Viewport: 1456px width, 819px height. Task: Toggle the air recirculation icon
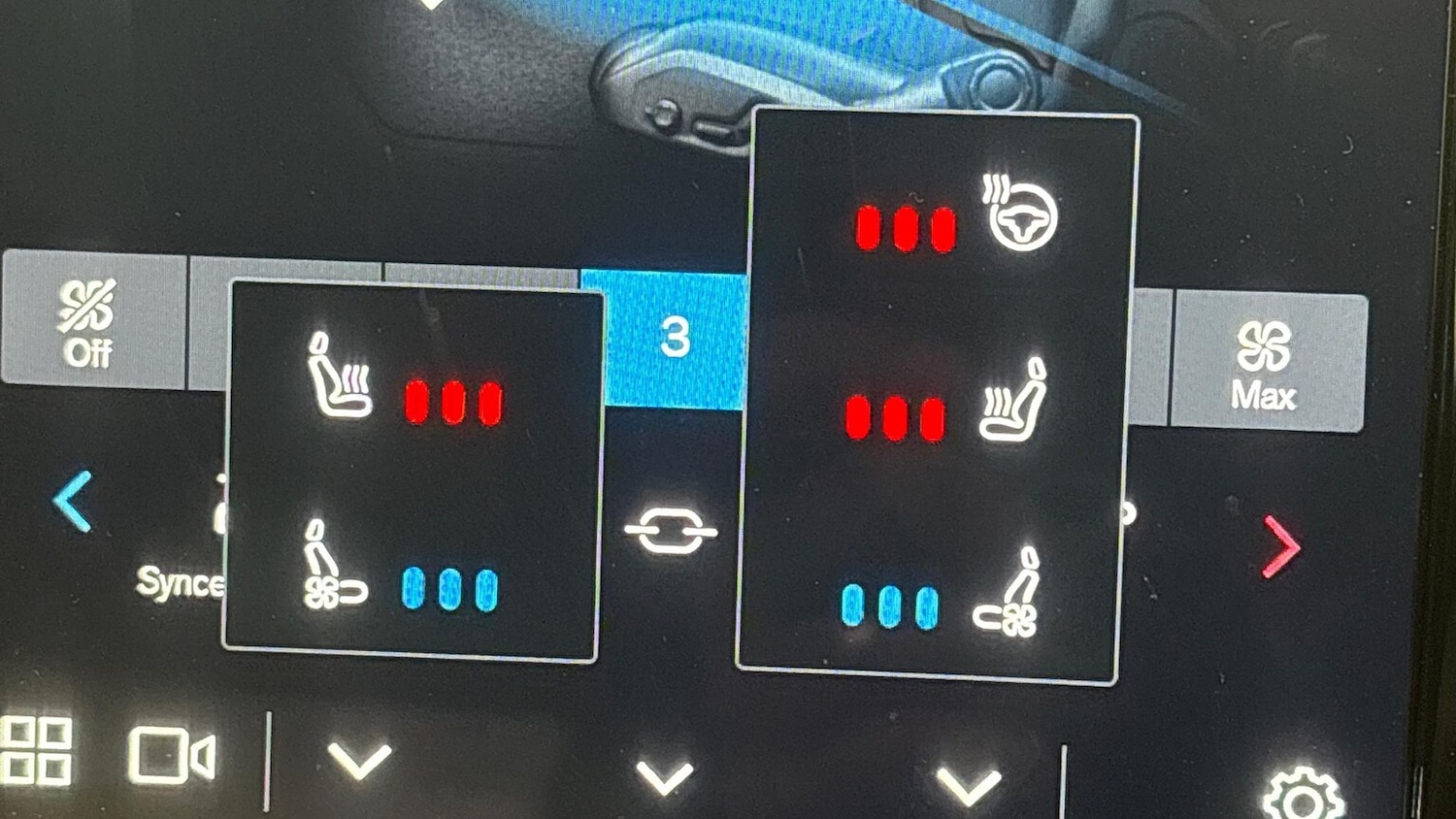pyautogui.click(x=671, y=531)
